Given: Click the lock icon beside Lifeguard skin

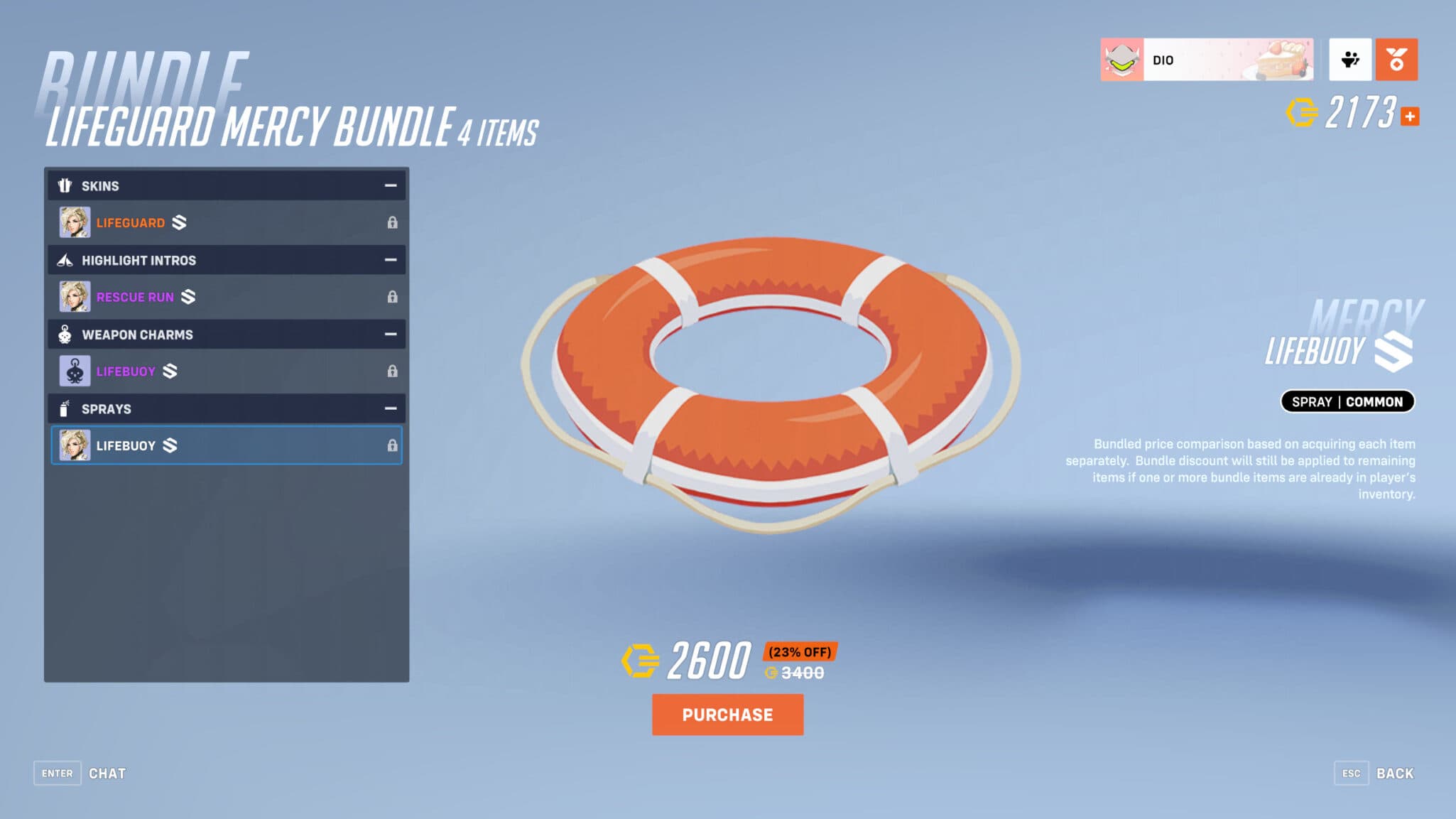Looking at the screenshot, I should coord(393,222).
